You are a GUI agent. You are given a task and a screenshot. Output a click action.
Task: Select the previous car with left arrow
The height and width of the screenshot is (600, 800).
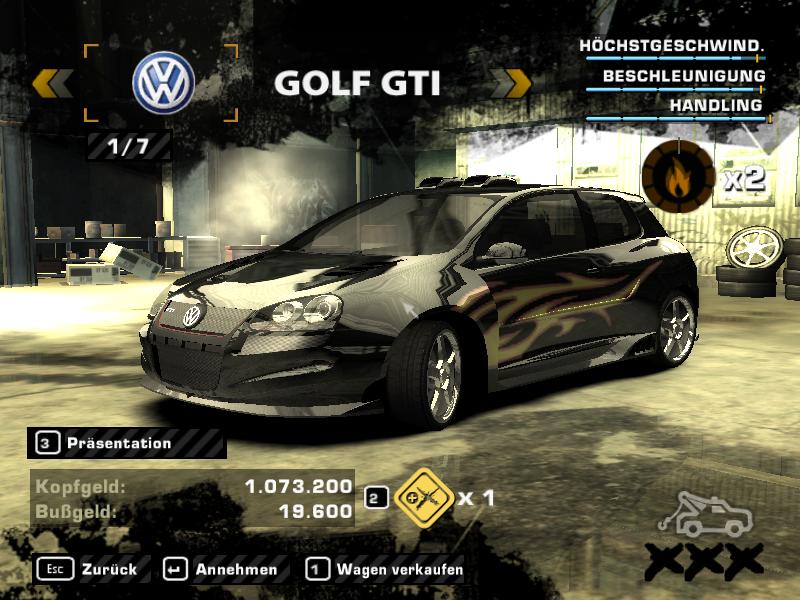51,83
